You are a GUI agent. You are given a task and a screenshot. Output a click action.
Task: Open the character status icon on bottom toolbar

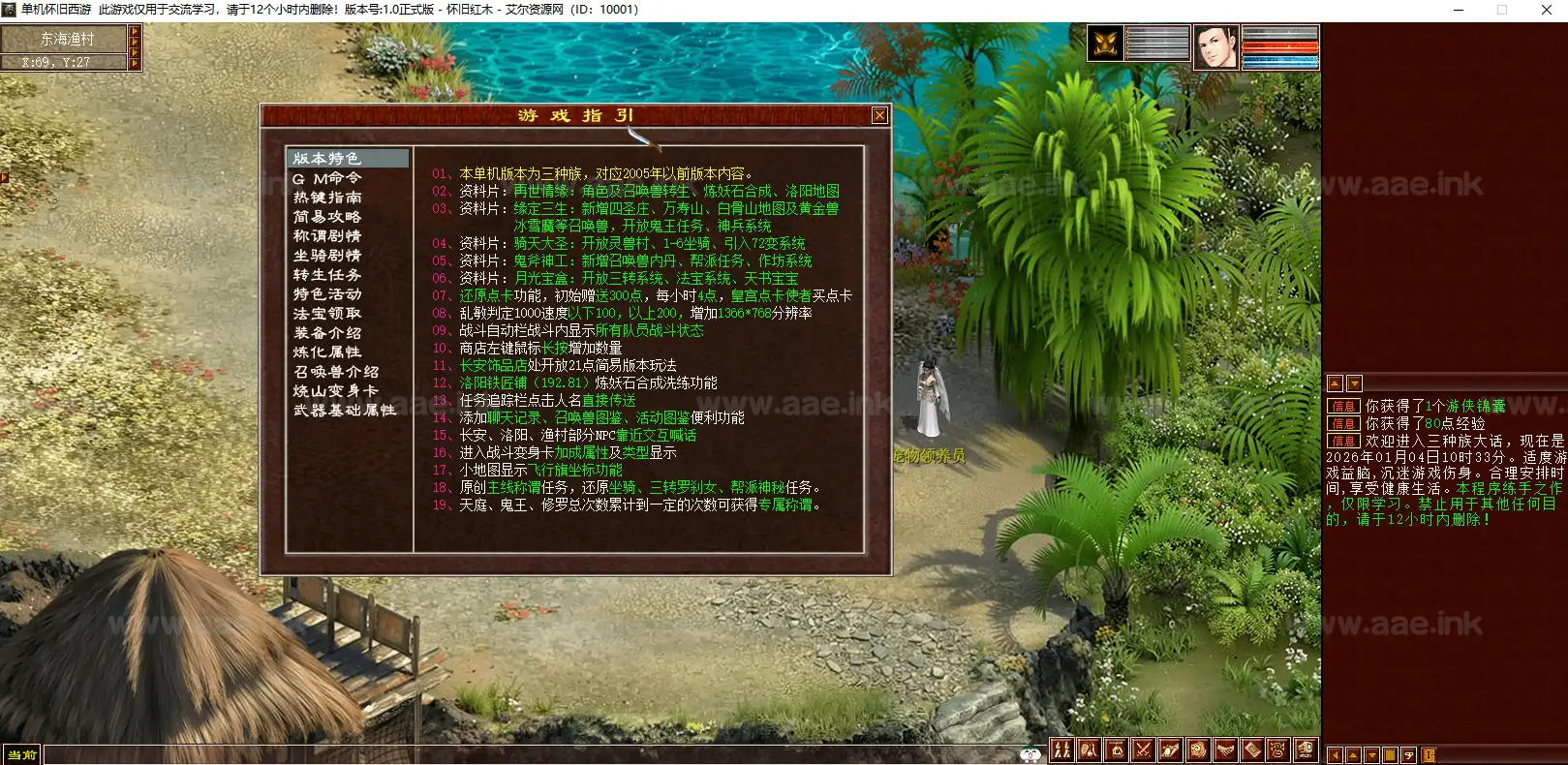(x=1062, y=750)
